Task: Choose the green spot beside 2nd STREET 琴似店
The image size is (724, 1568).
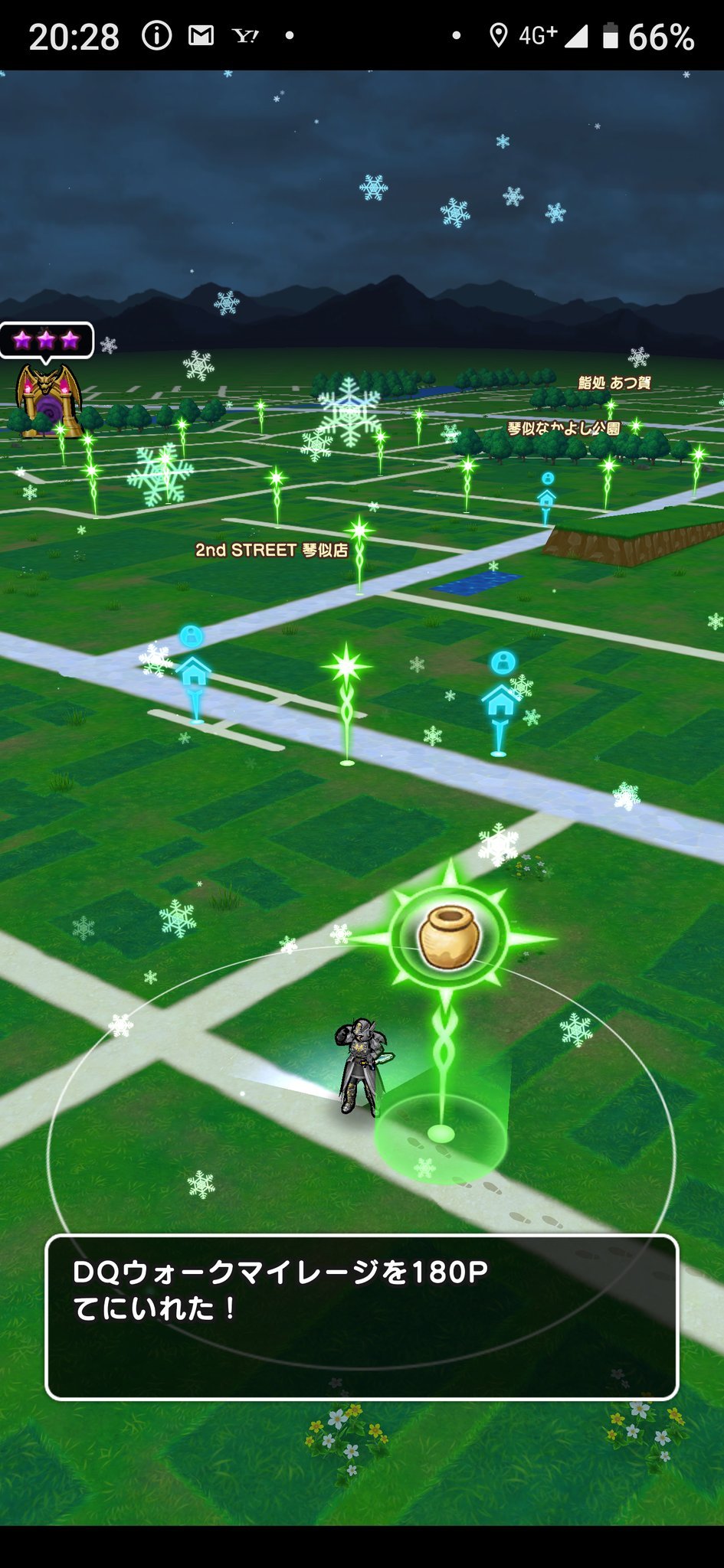Action: pyautogui.click(x=359, y=531)
